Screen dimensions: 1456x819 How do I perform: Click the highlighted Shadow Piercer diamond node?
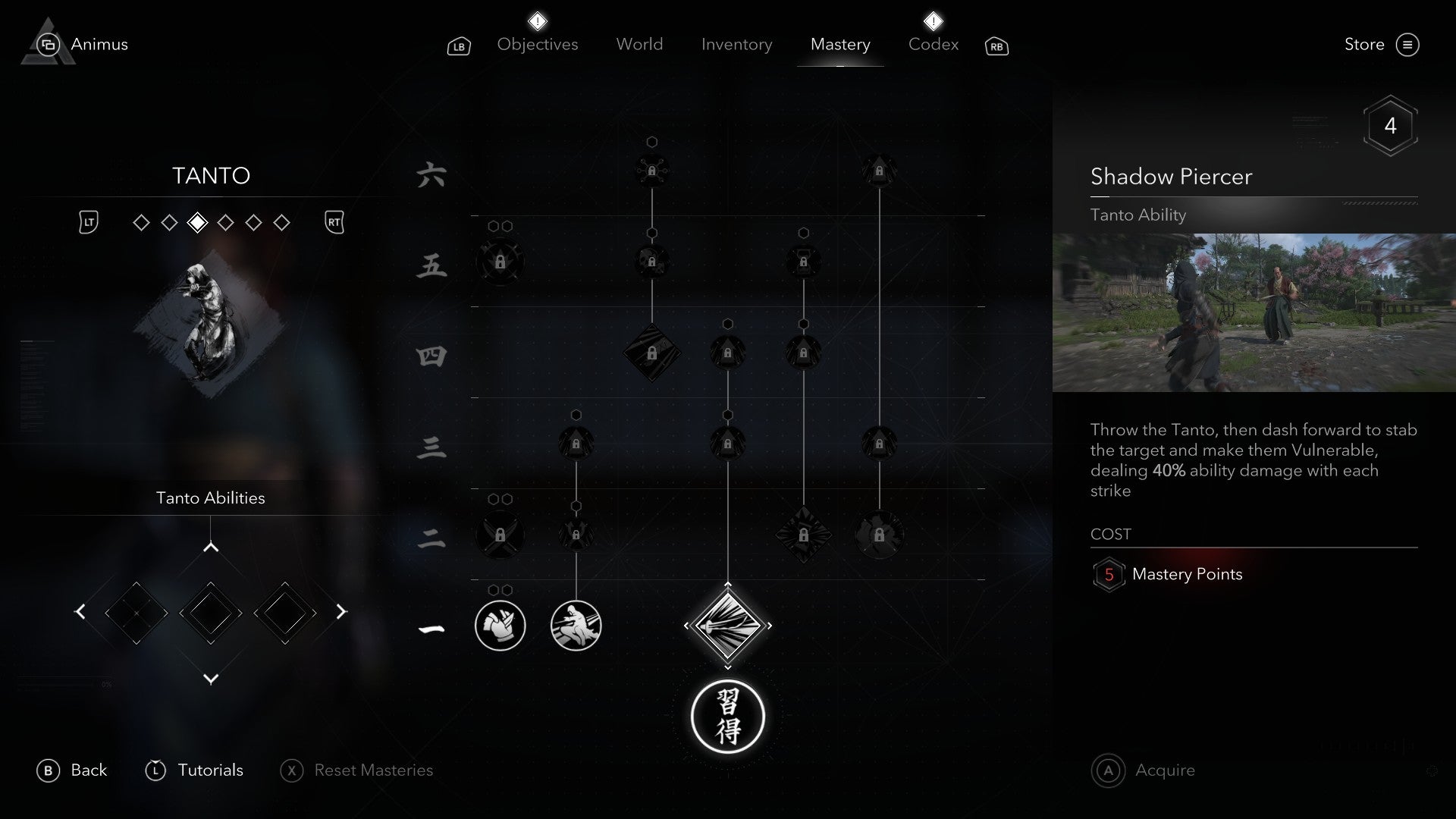[x=728, y=626]
